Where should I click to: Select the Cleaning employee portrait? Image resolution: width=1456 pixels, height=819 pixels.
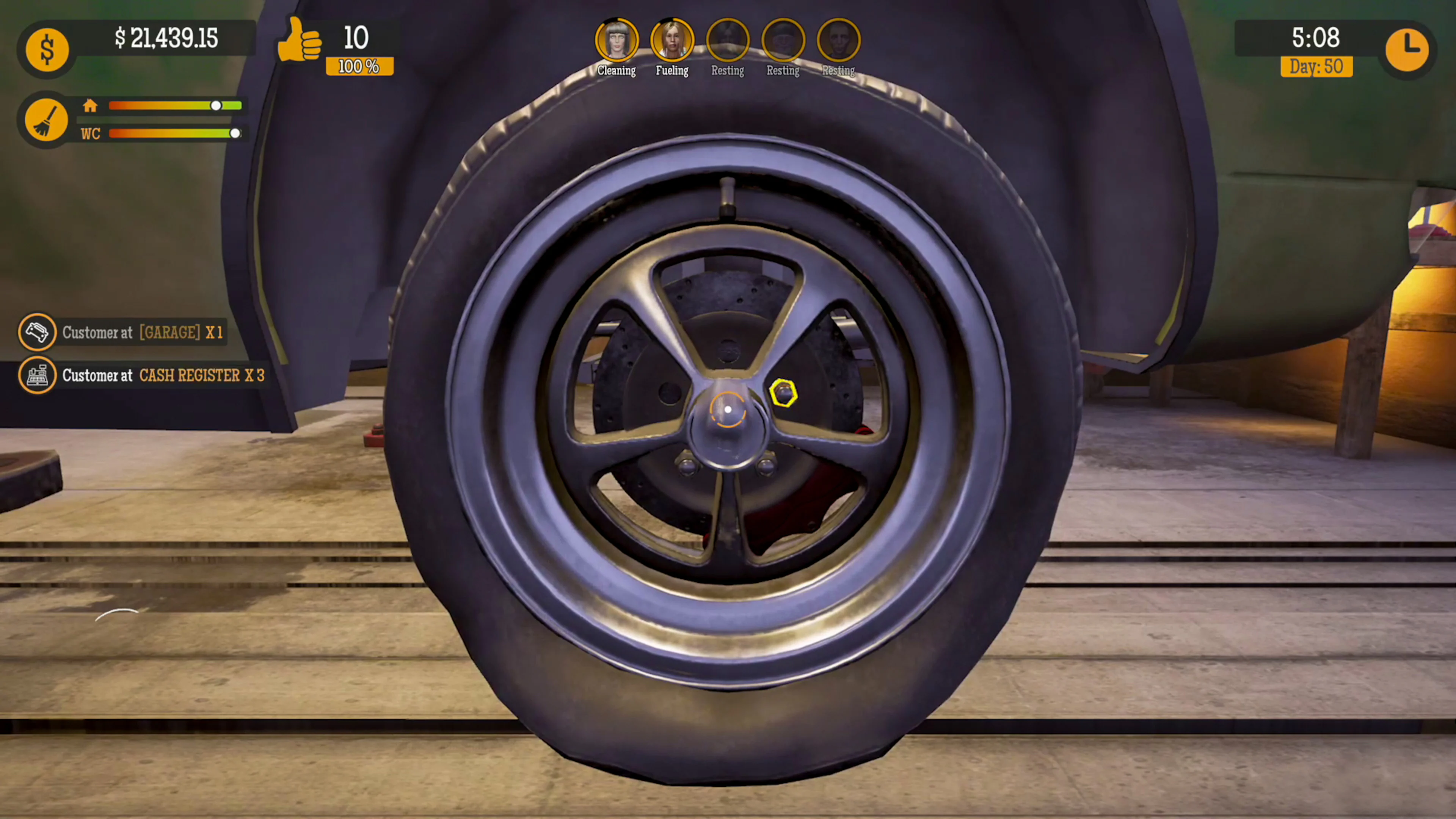pos(617,38)
